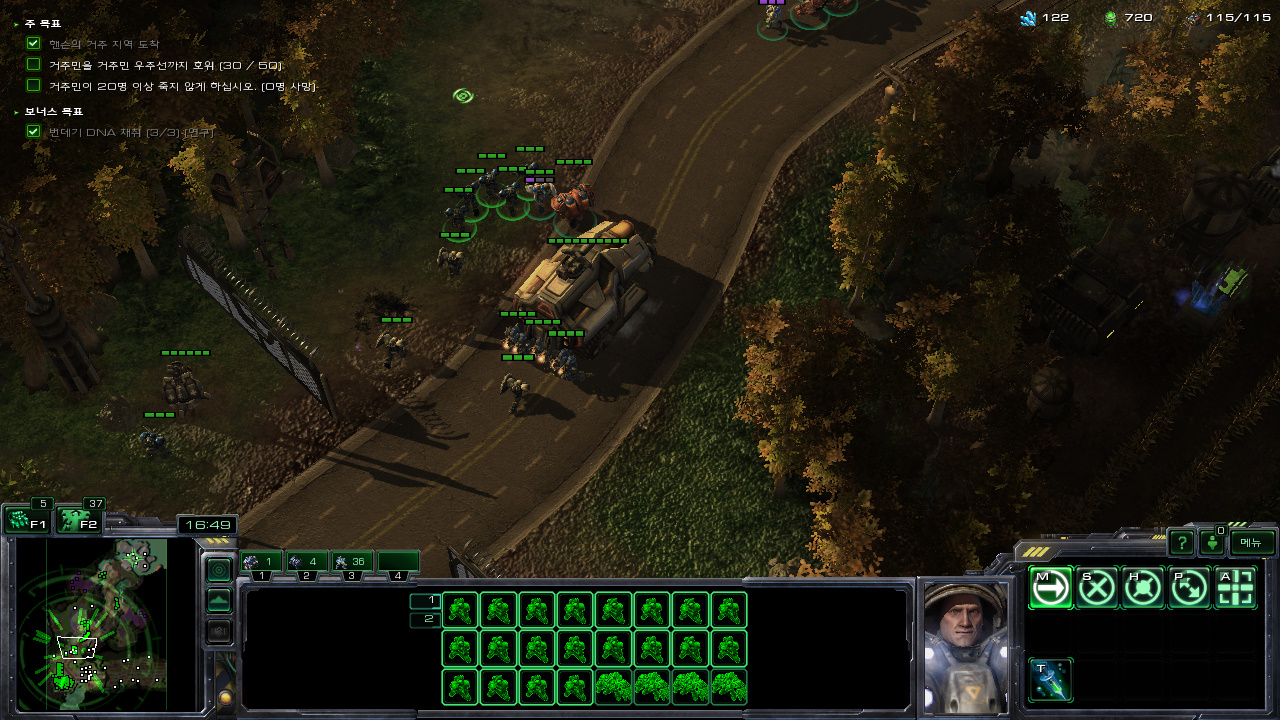This screenshot has height=720, width=1280.
Task: Select control group 1
Action: click(261, 562)
